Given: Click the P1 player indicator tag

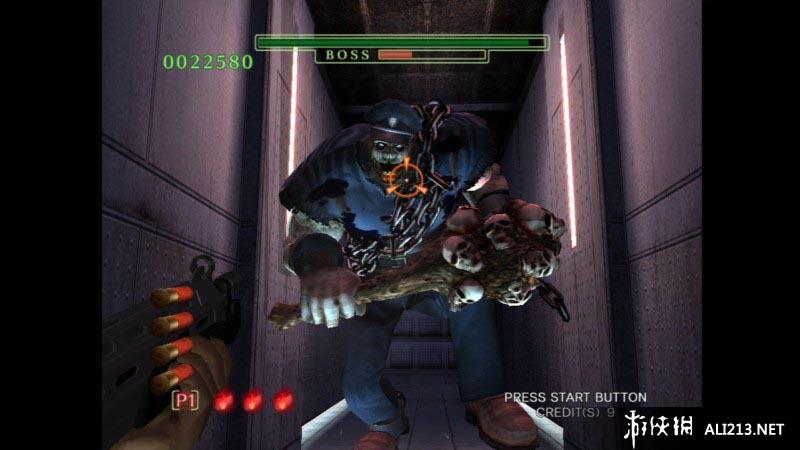Looking at the screenshot, I should click(185, 400).
